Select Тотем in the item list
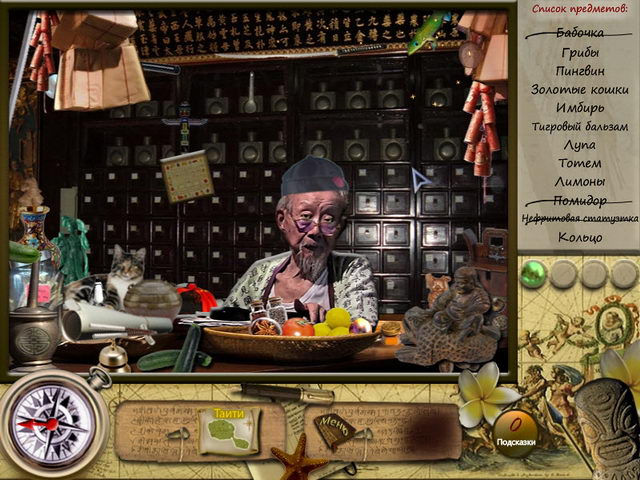 pos(580,163)
